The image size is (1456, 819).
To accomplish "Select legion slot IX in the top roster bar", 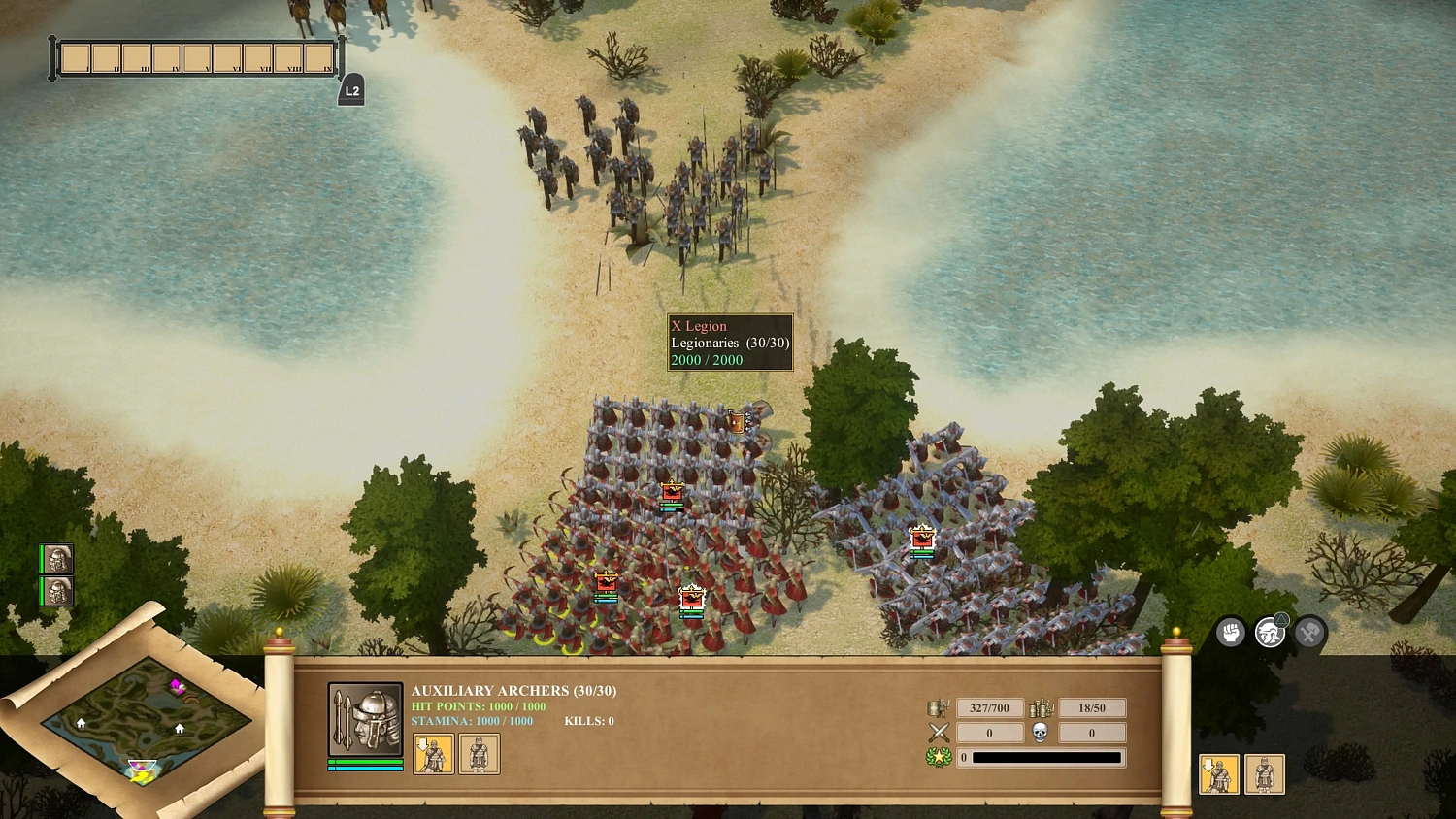I will [x=317, y=56].
